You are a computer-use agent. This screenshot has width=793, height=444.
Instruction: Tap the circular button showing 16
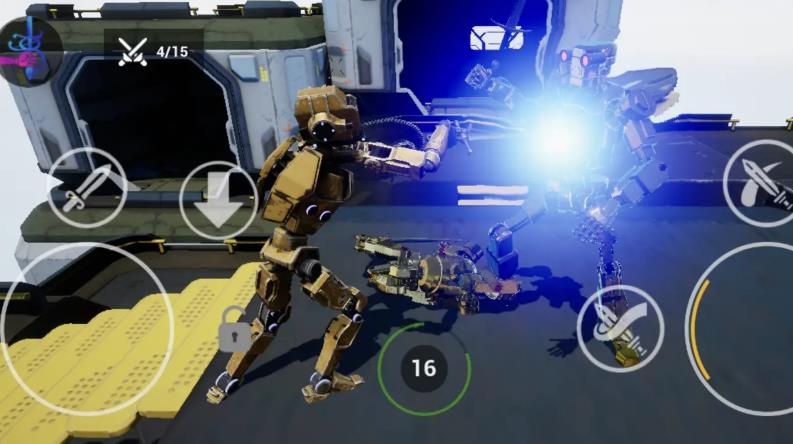point(424,367)
